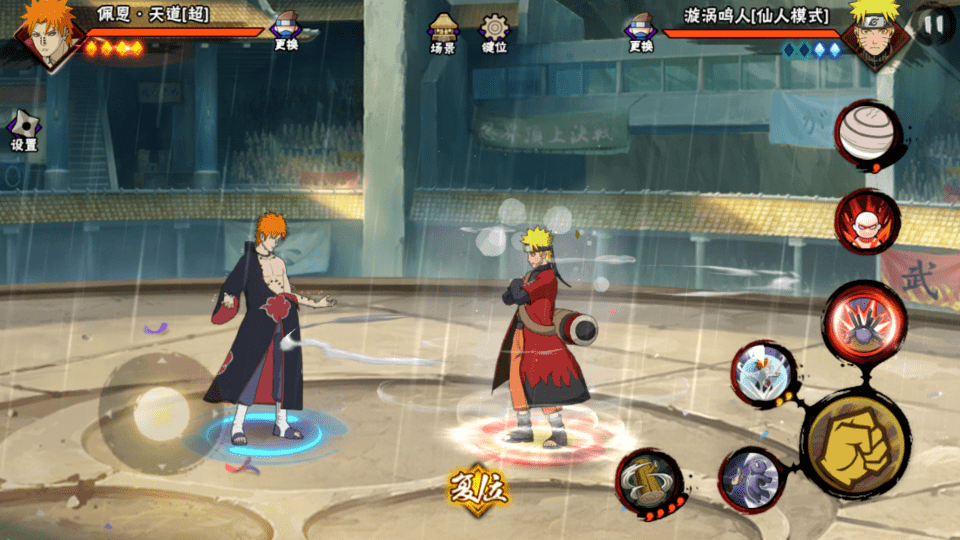The image size is (960, 540).
Task: Click 更换 to swap out Naruto
Action: click(641, 32)
